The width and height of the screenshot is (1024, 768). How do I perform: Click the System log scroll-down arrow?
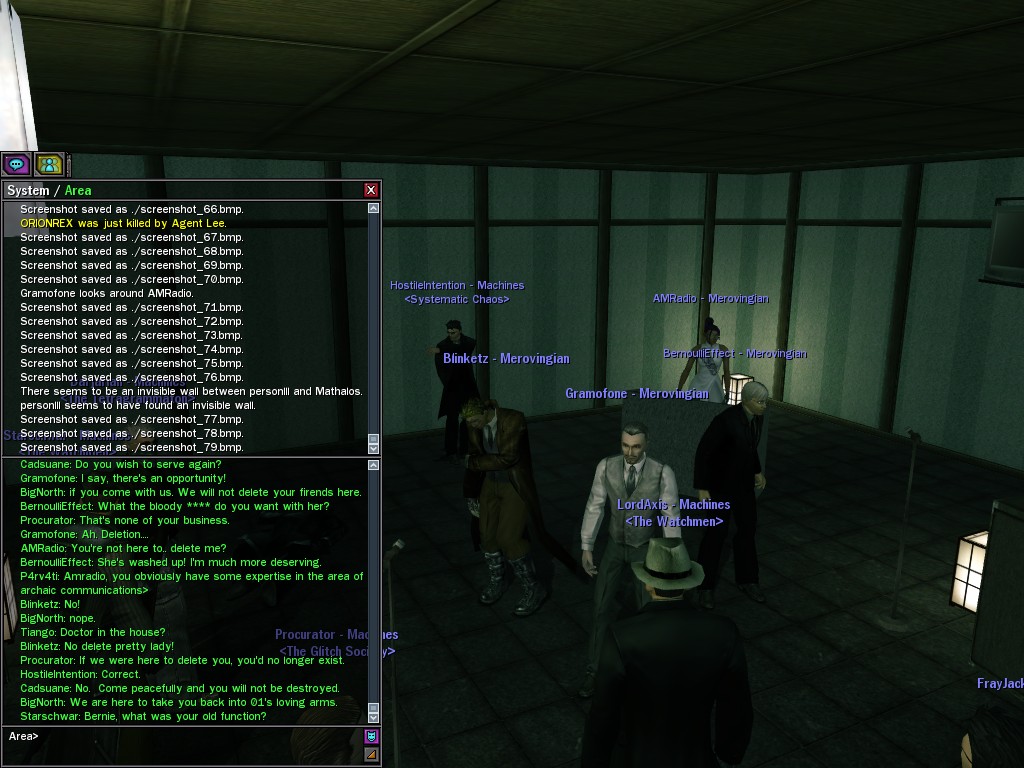pos(374,447)
